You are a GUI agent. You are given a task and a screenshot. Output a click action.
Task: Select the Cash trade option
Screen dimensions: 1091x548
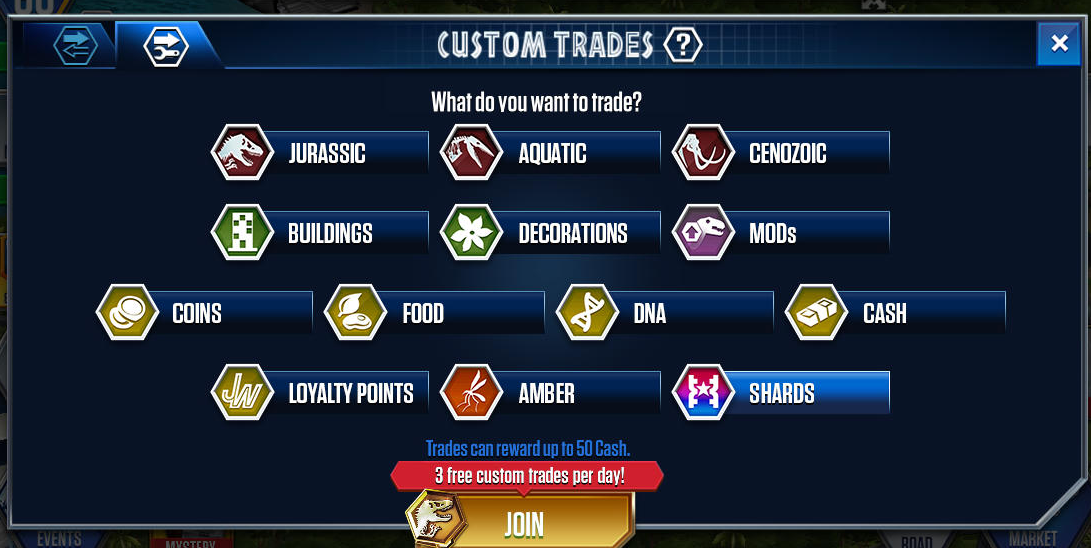[896, 313]
